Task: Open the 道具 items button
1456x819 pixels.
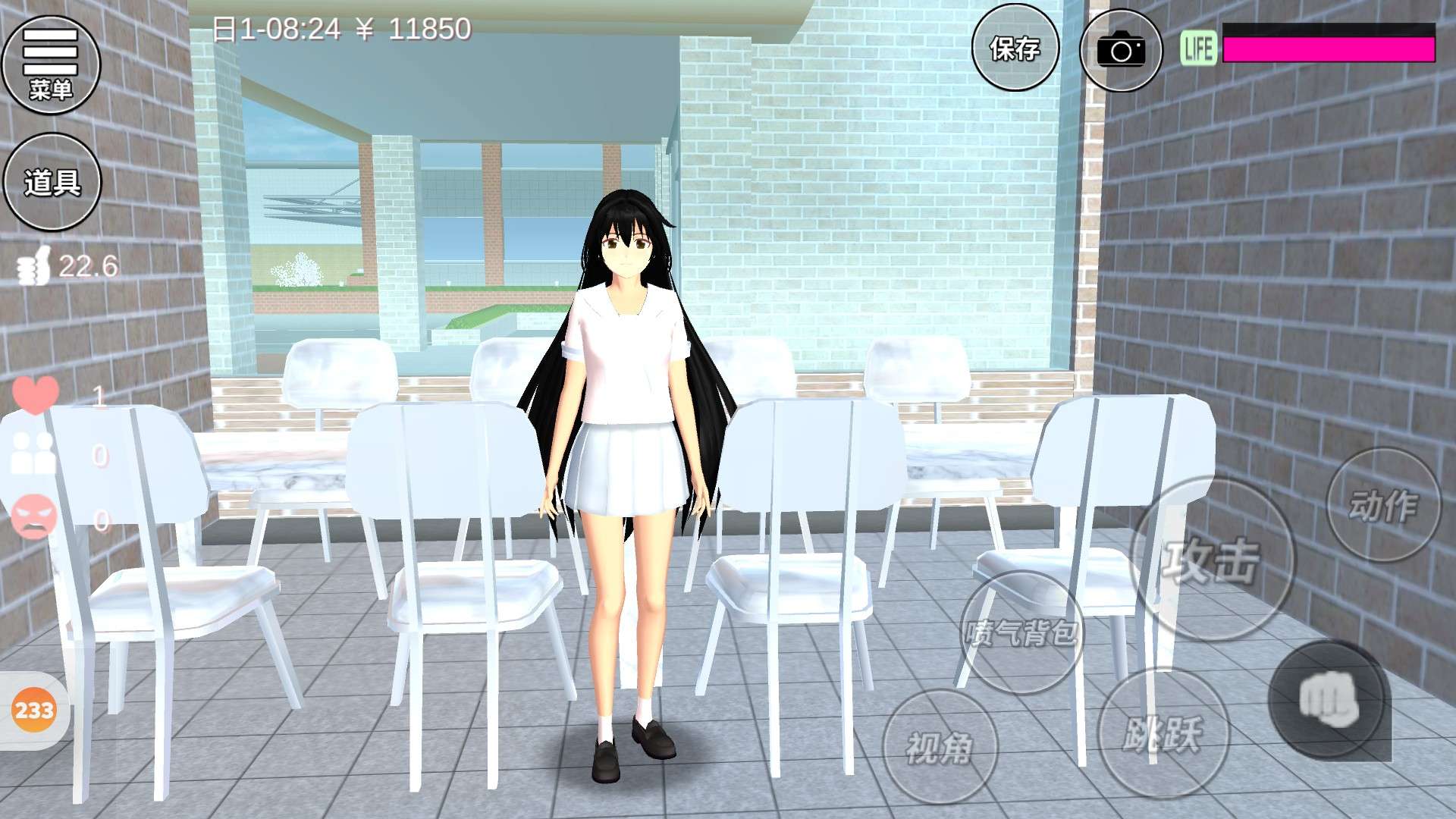Action: [x=52, y=182]
